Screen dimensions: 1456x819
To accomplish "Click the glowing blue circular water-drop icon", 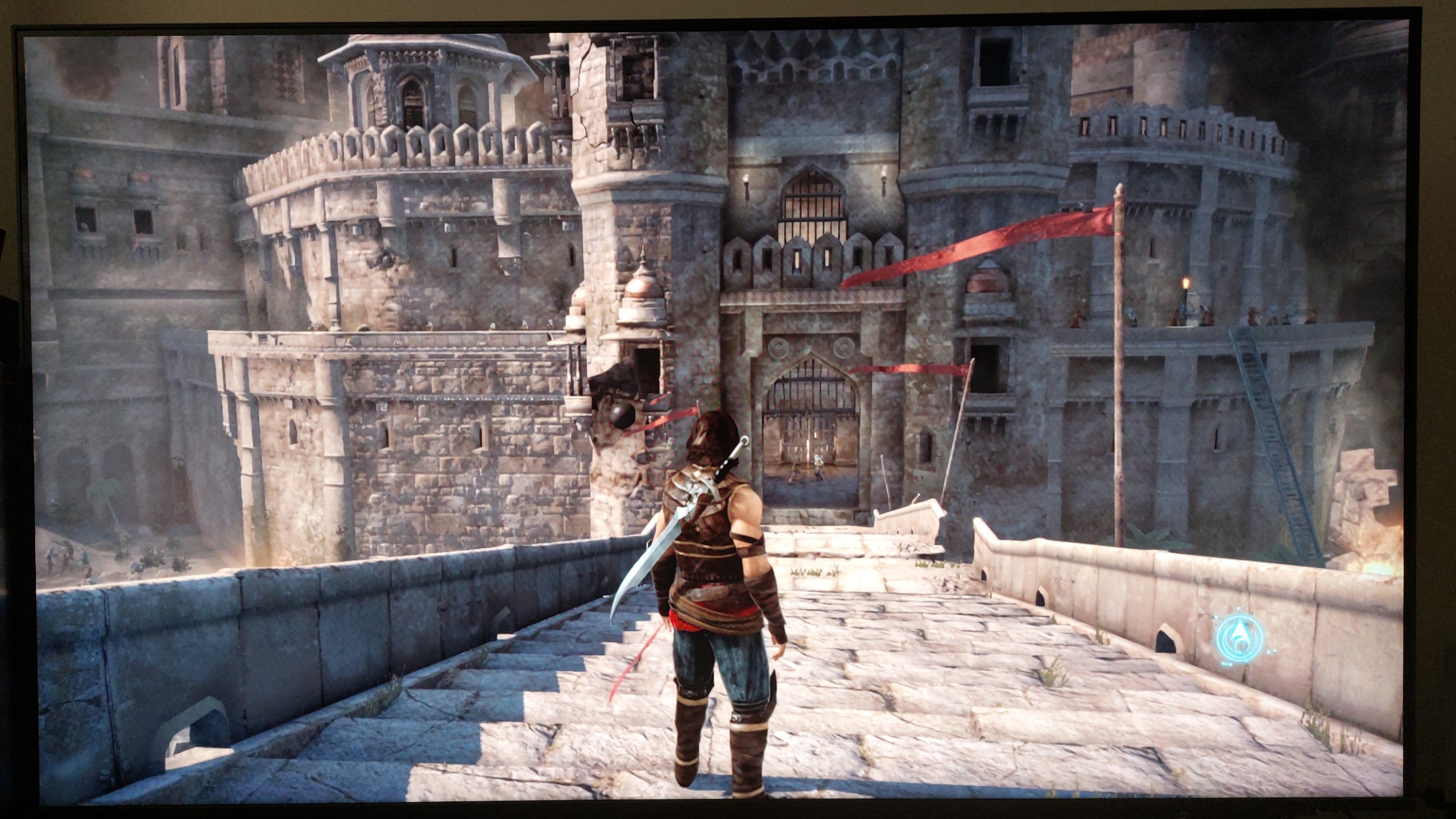I will (x=1240, y=636).
